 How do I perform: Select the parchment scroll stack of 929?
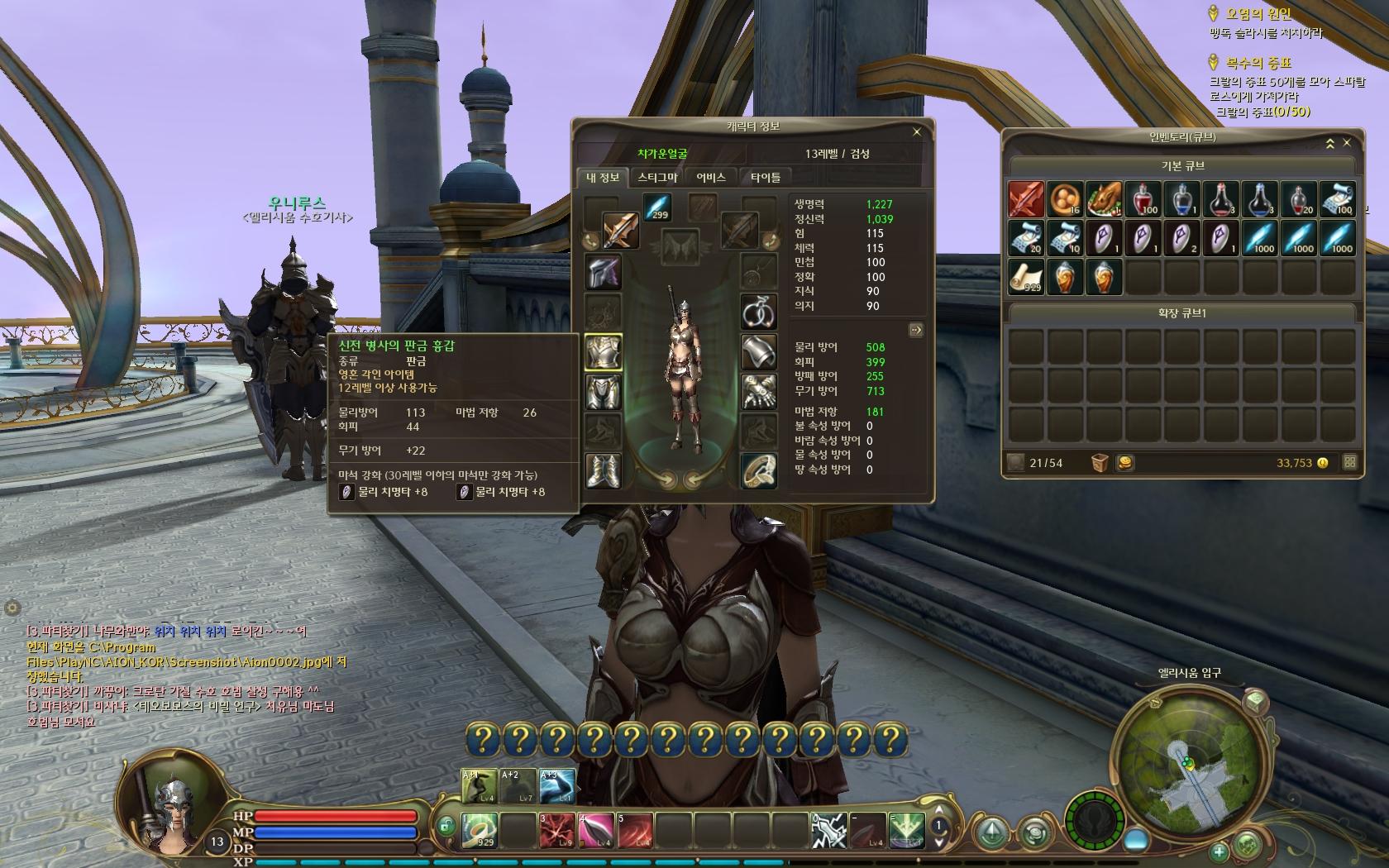click(x=1025, y=278)
